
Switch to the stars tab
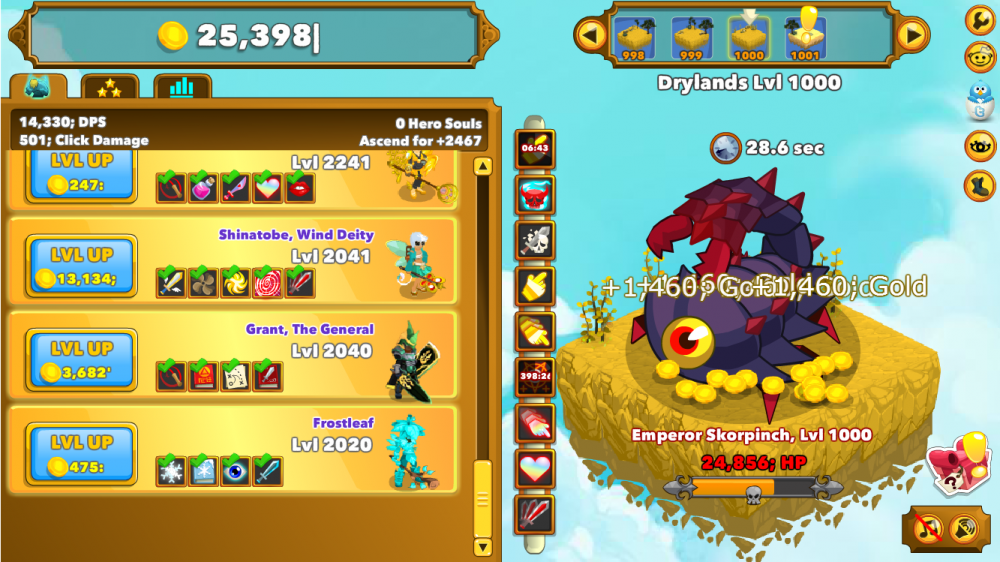coord(109,88)
